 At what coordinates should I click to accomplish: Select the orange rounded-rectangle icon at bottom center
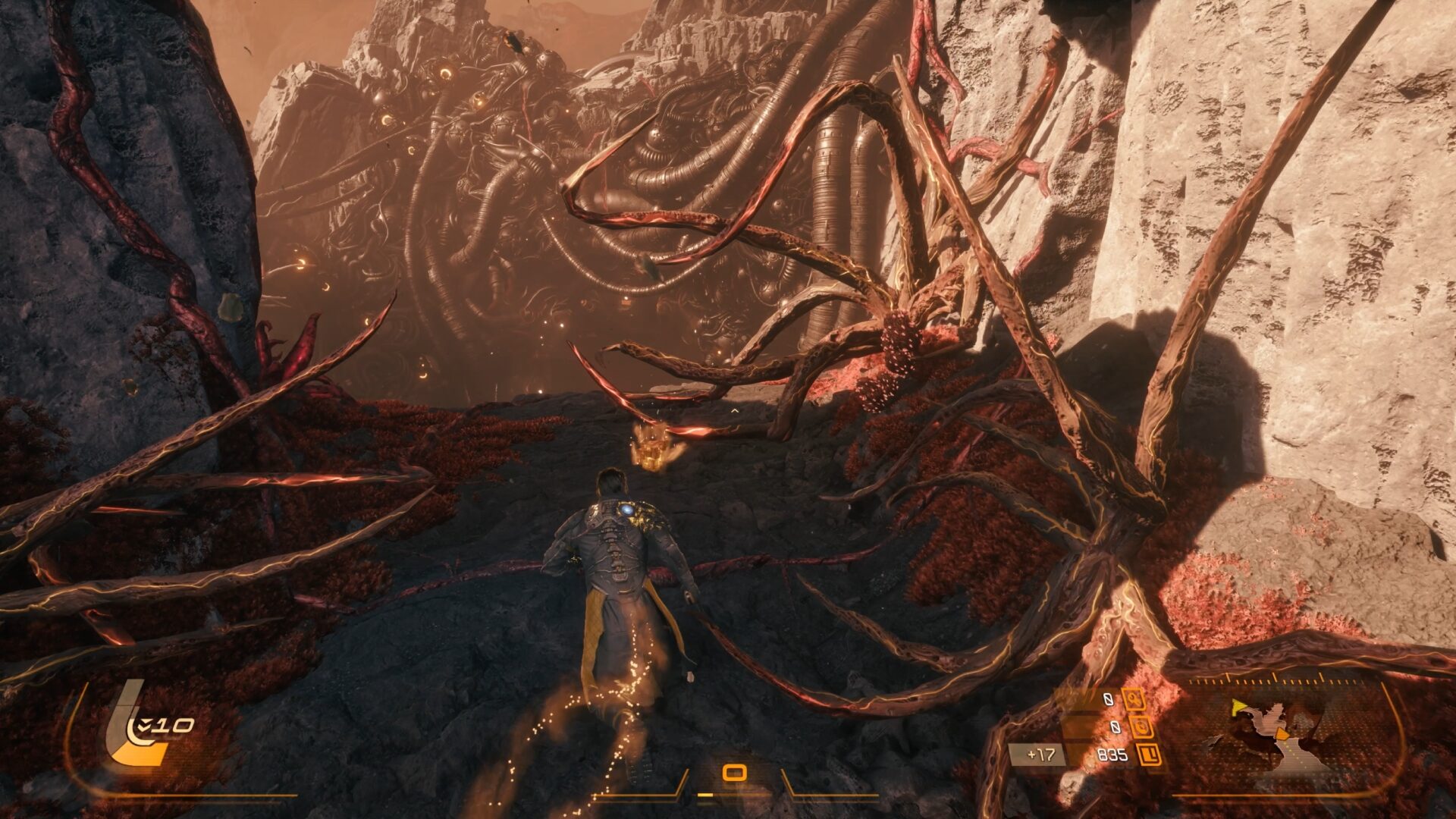[x=734, y=773]
